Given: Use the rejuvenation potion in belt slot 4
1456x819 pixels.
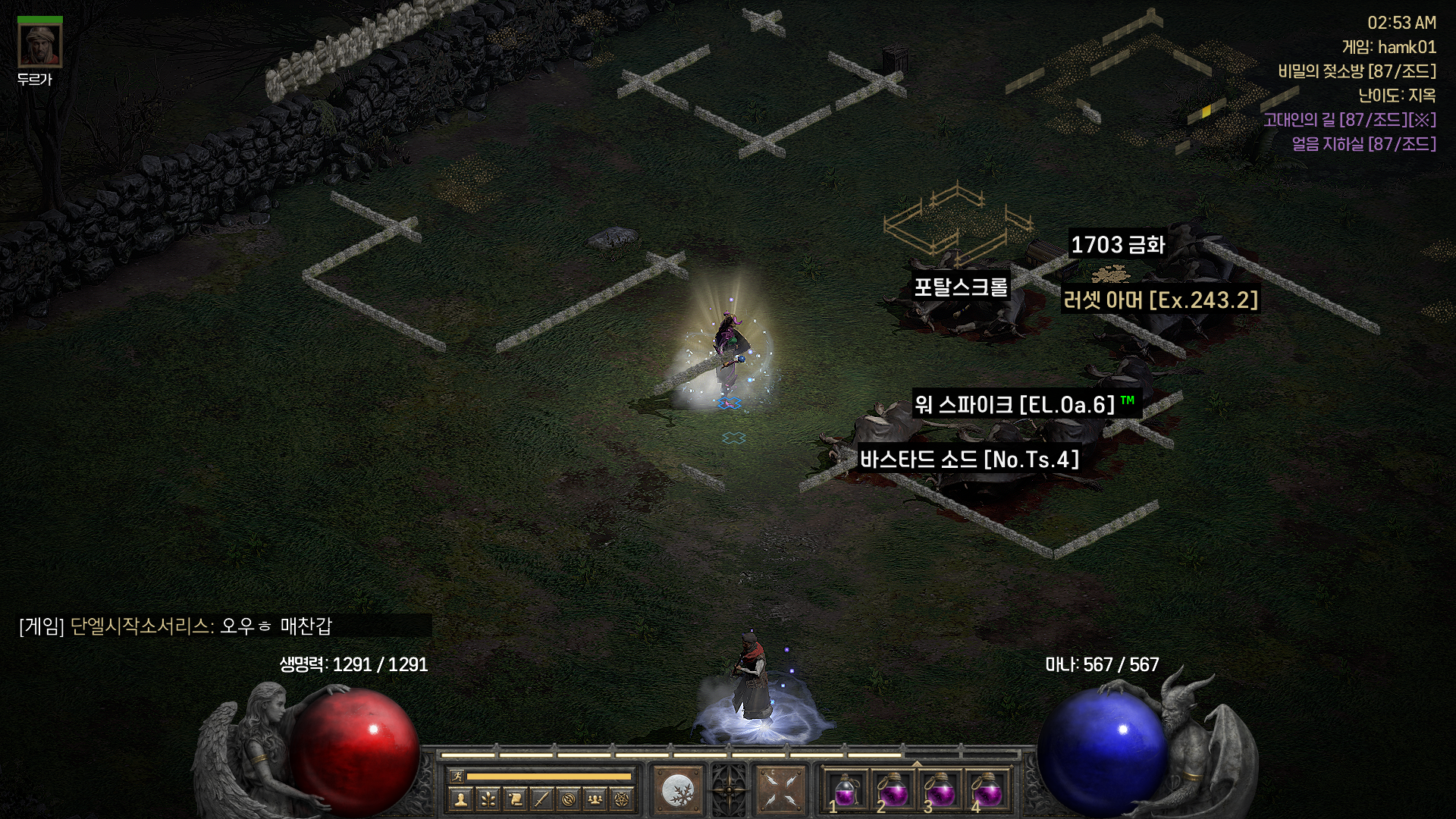Looking at the screenshot, I should coord(987,791).
